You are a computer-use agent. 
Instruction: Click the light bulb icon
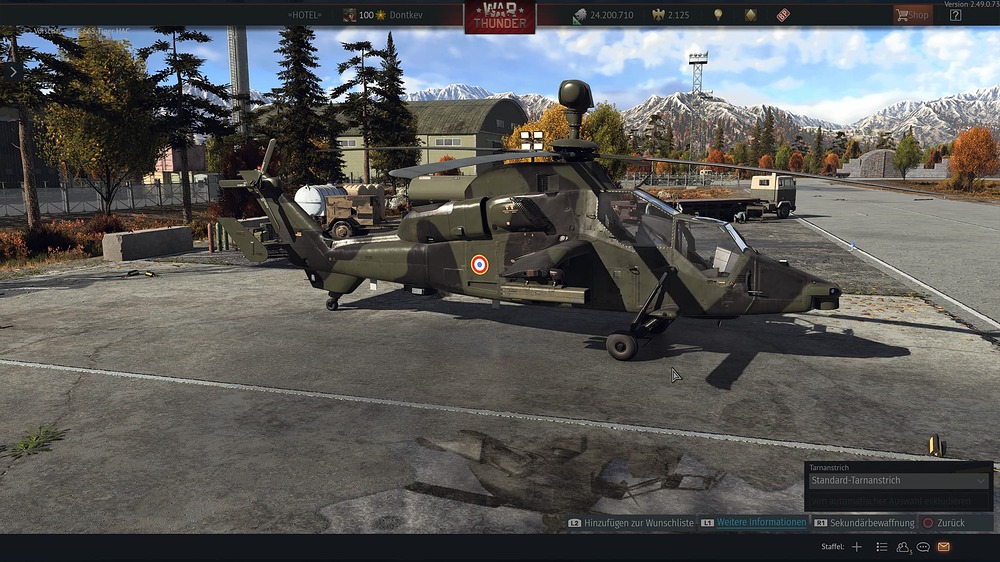(x=717, y=15)
